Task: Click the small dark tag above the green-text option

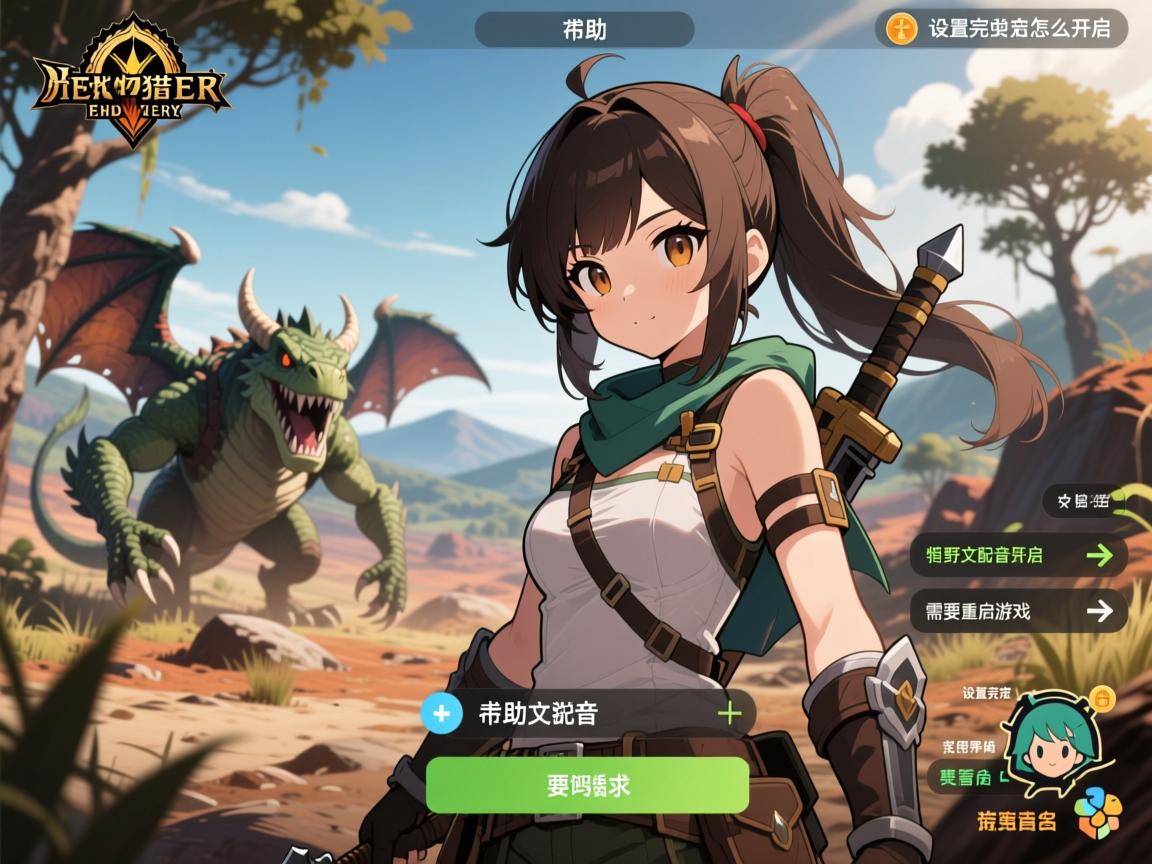Action: (x=1080, y=501)
